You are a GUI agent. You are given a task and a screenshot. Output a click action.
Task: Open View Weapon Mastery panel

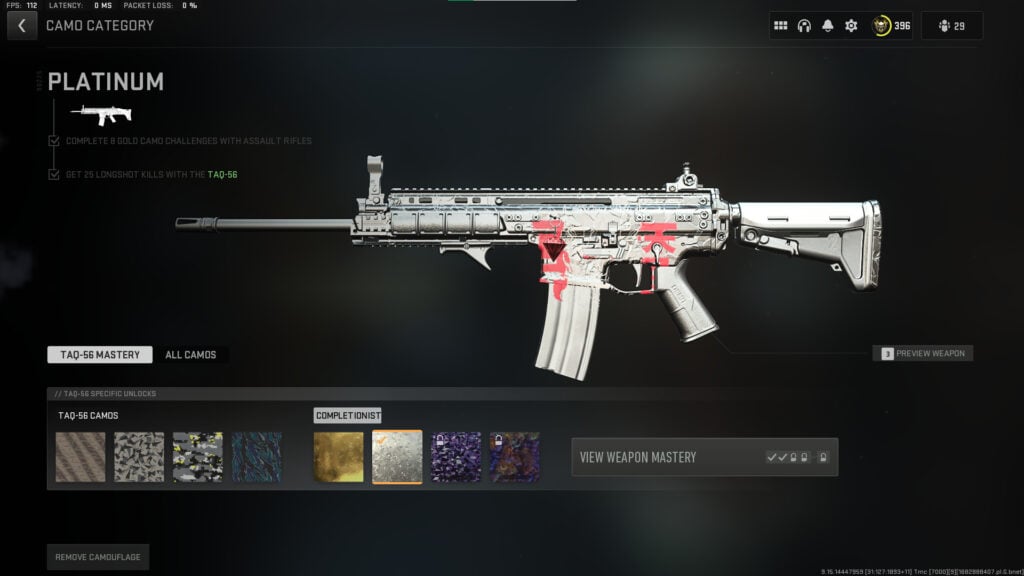704,457
